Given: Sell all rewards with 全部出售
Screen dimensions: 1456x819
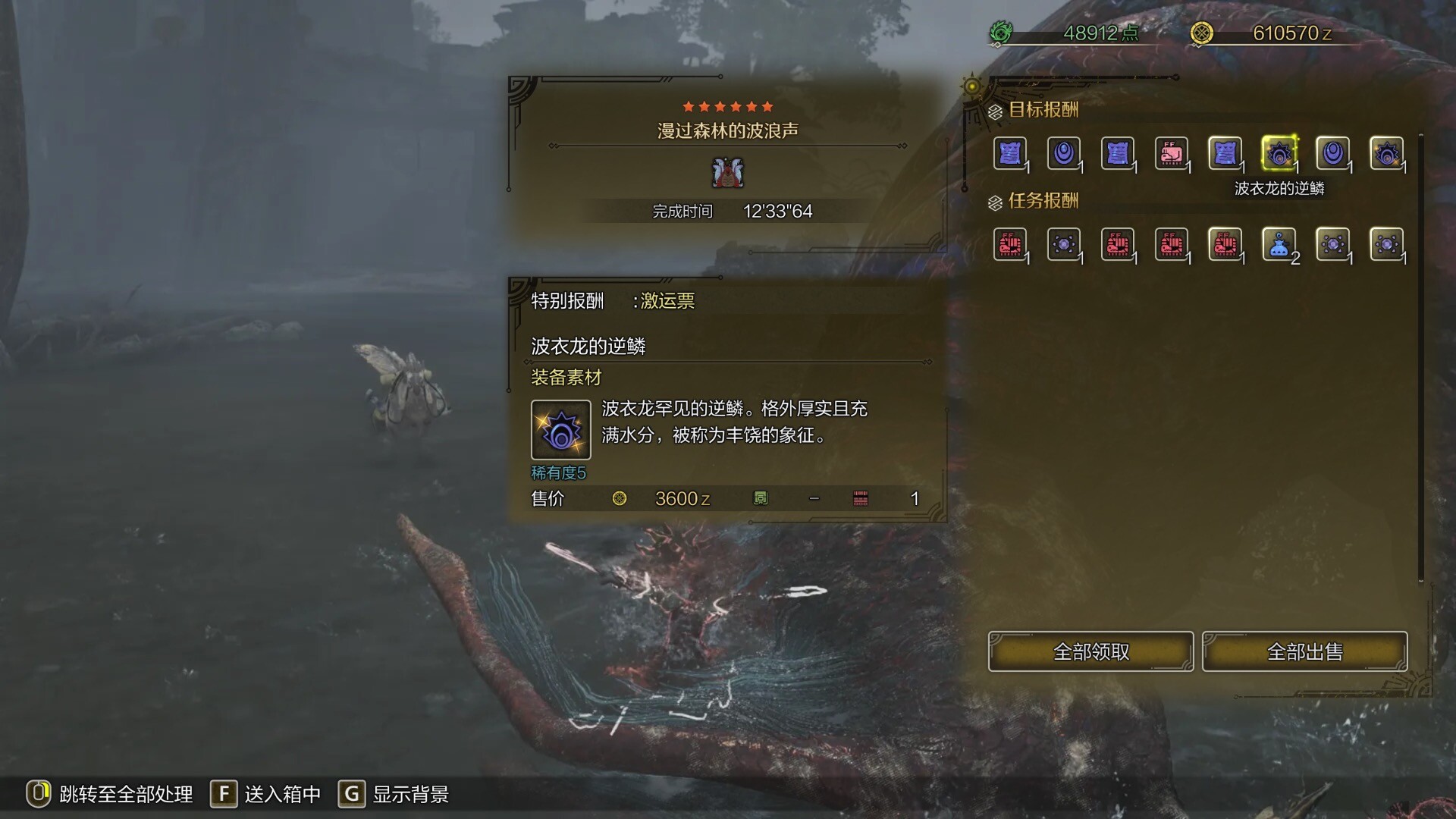Looking at the screenshot, I should tap(1304, 651).
